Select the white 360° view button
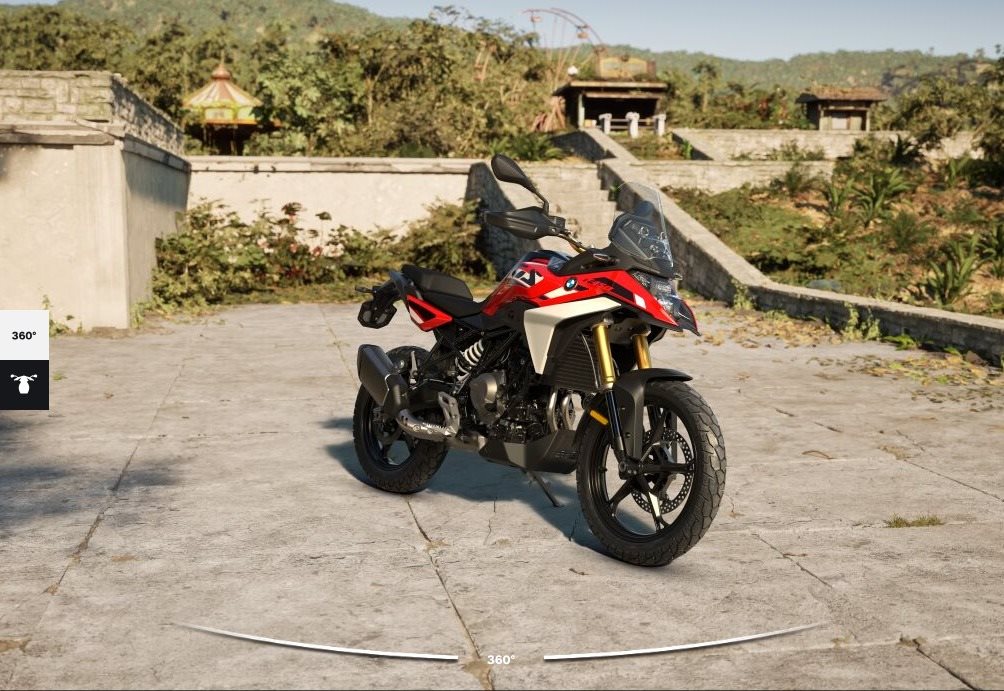Viewport: 1004px width, 691px height. click(24, 335)
